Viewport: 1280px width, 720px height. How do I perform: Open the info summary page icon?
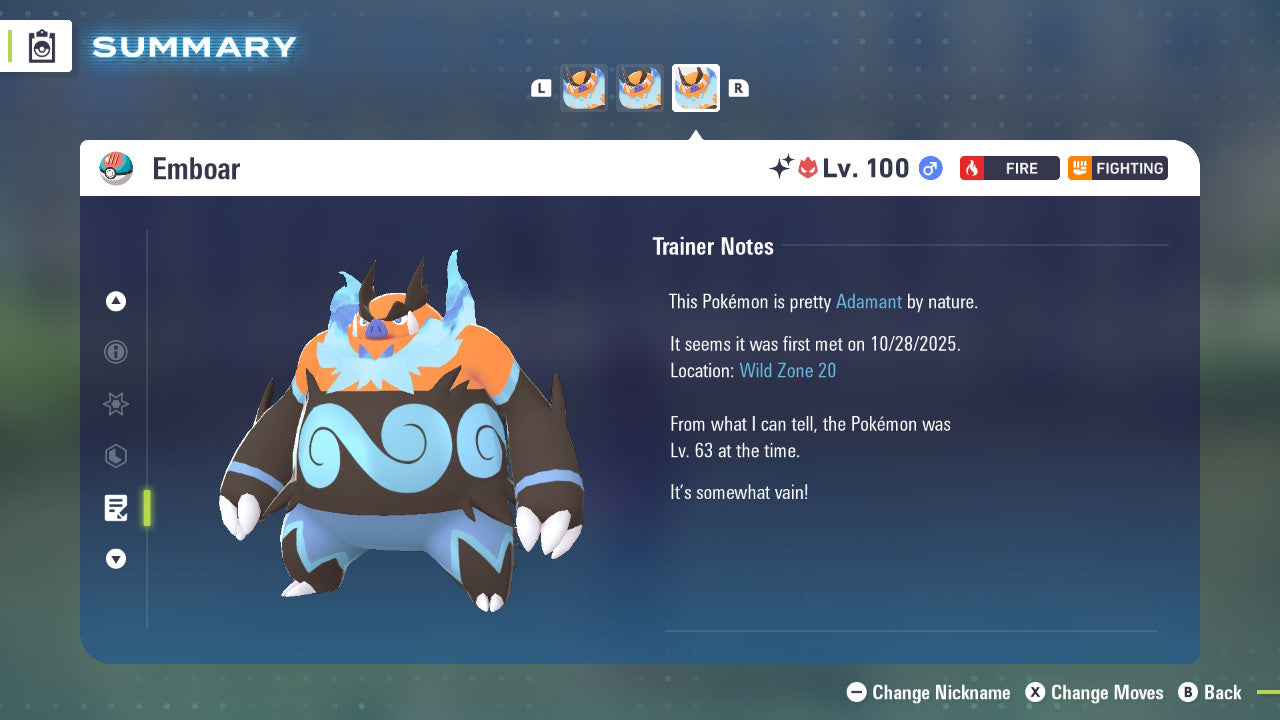point(116,352)
